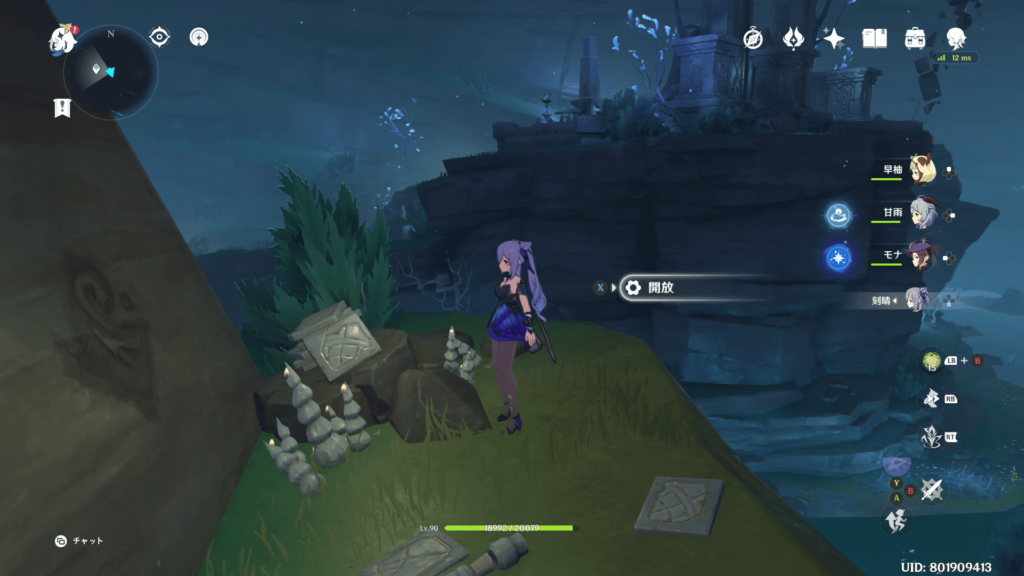This screenshot has width=1024, height=576.
Task: Open the character profile head icon
Action: click(956, 37)
